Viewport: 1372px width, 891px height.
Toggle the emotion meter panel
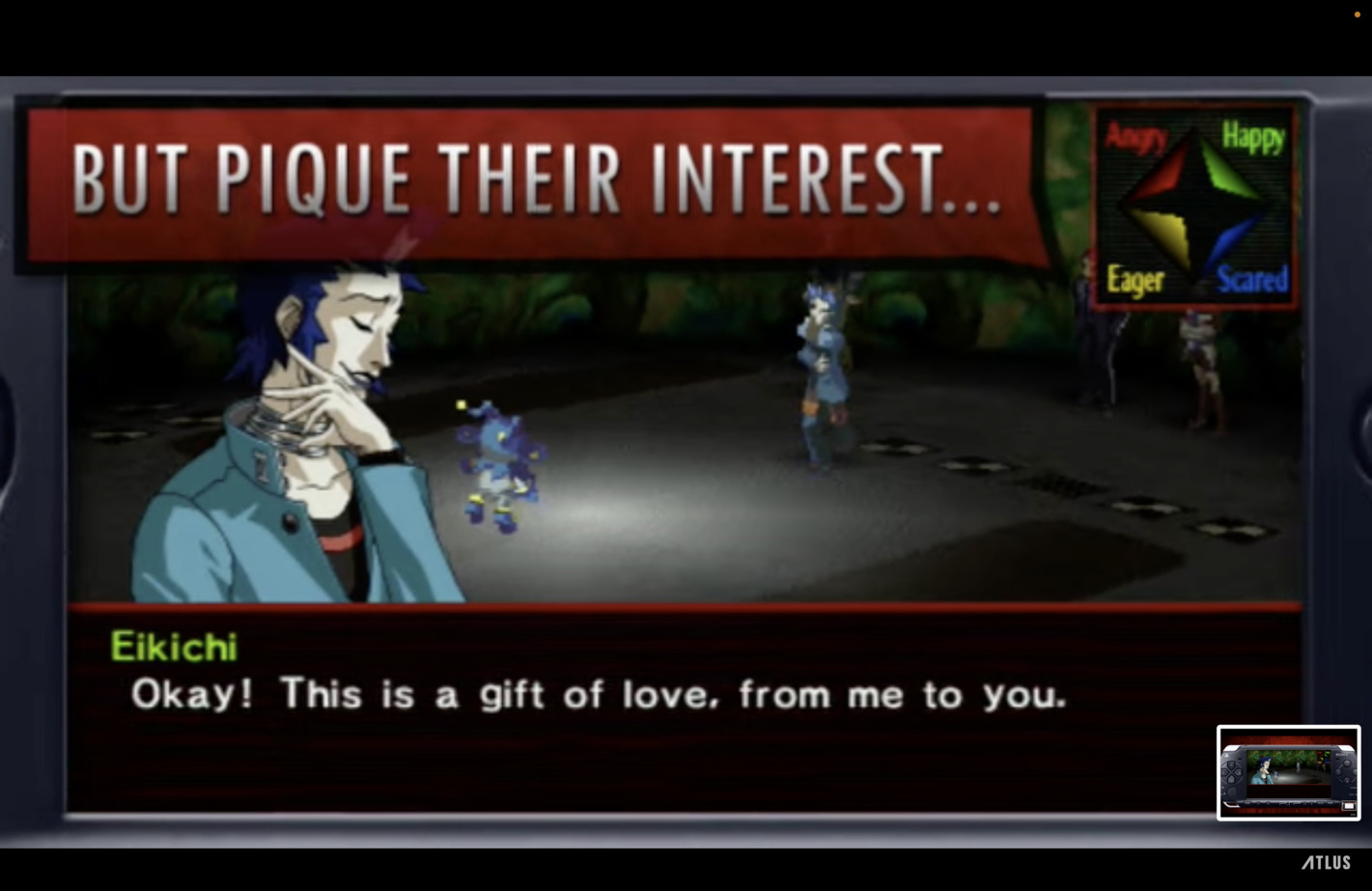(x=1193, y=206)
